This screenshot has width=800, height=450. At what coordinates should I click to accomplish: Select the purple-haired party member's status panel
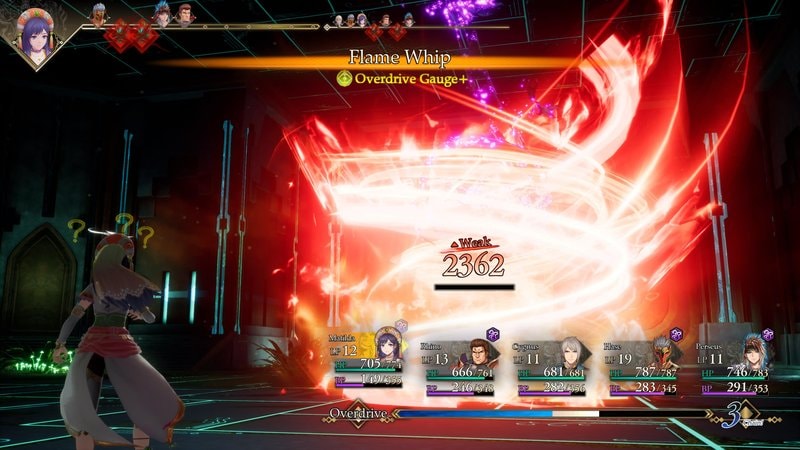point(370,362)
